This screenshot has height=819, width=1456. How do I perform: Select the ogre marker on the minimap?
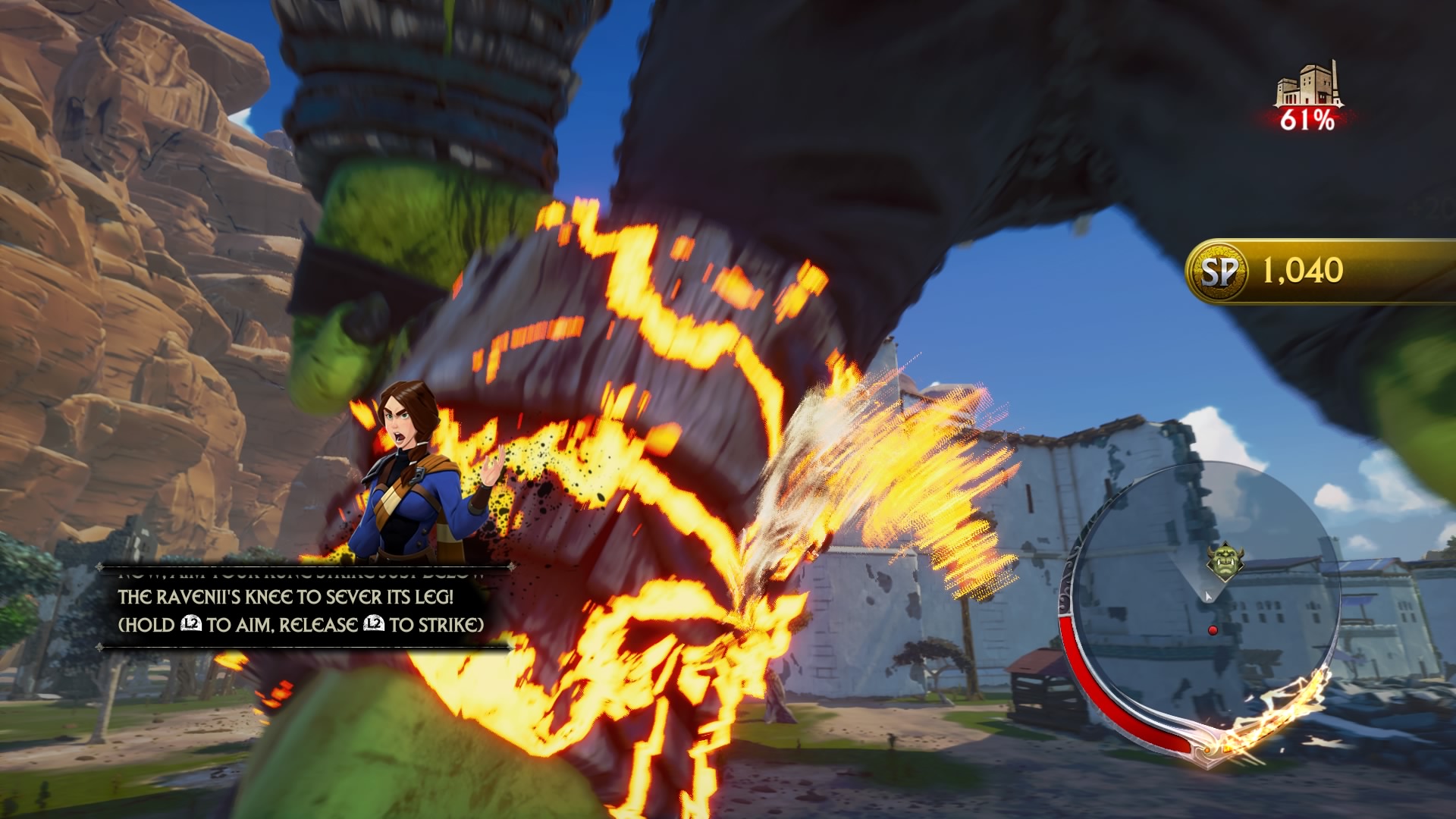pos(1225,559)
